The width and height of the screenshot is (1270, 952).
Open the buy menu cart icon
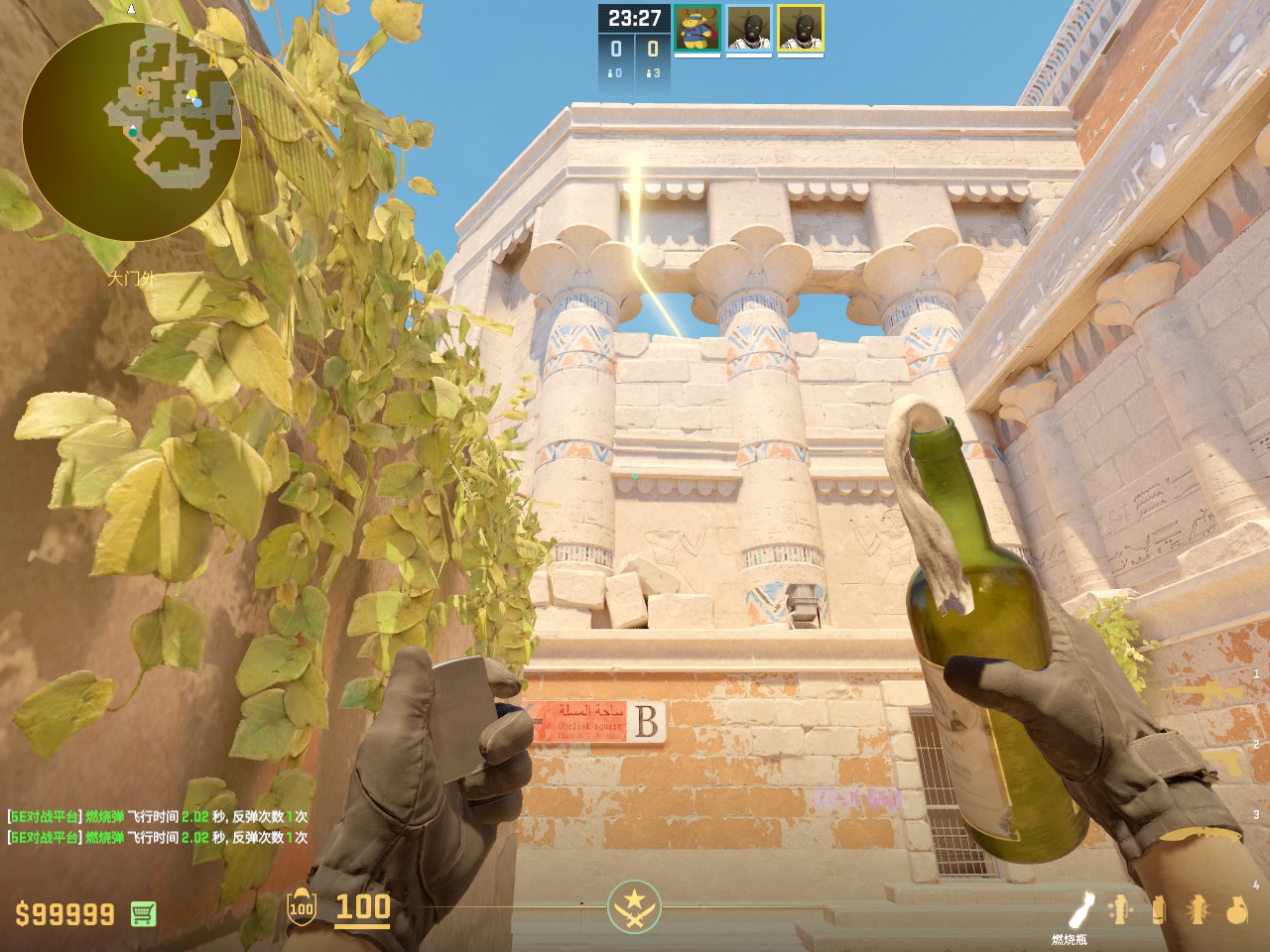143,913
